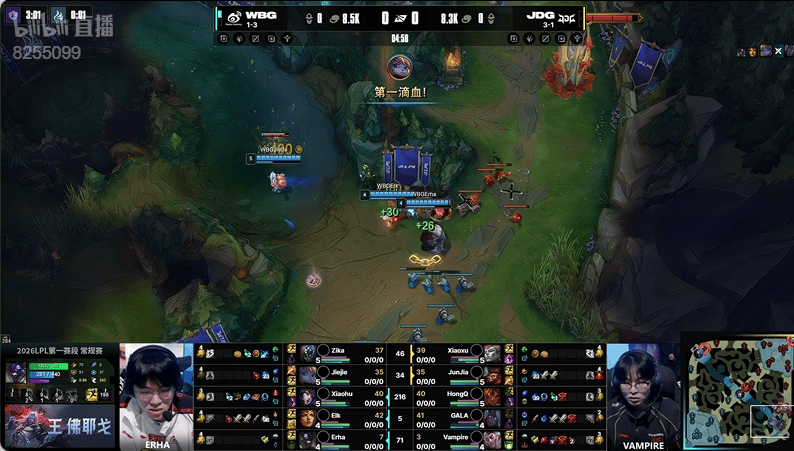Open the VAMPIRE player camera feed
Screen dimensions: 794x451
coord(642,395)
